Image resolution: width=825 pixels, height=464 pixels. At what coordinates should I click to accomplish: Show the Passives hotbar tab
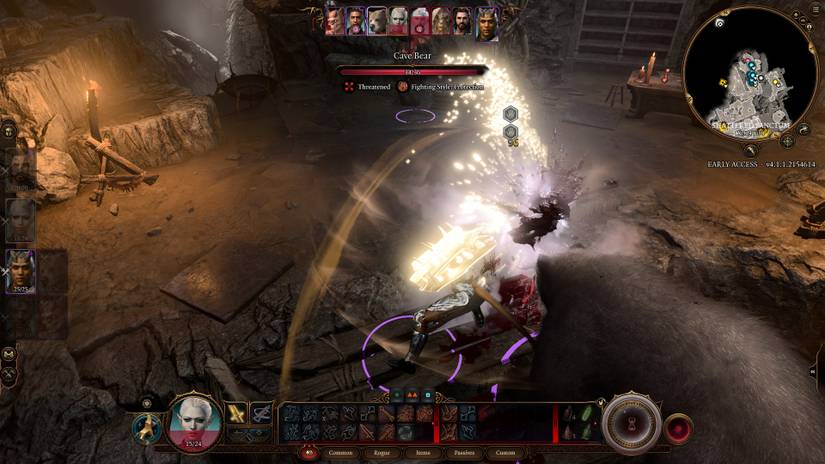(465, 452)
